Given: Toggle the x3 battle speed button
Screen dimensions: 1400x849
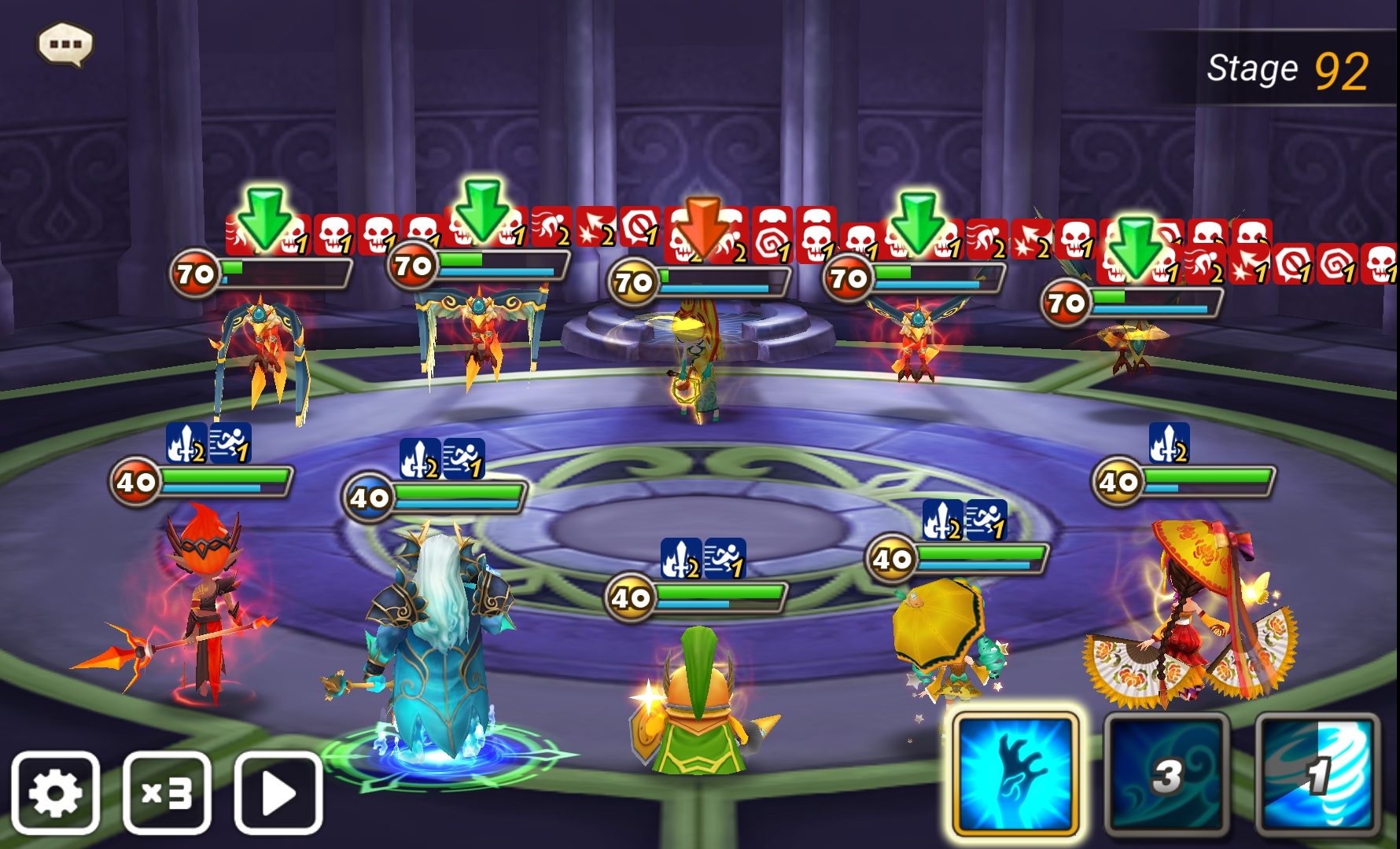Looking at the screenshot, I should tap(167, 792).
